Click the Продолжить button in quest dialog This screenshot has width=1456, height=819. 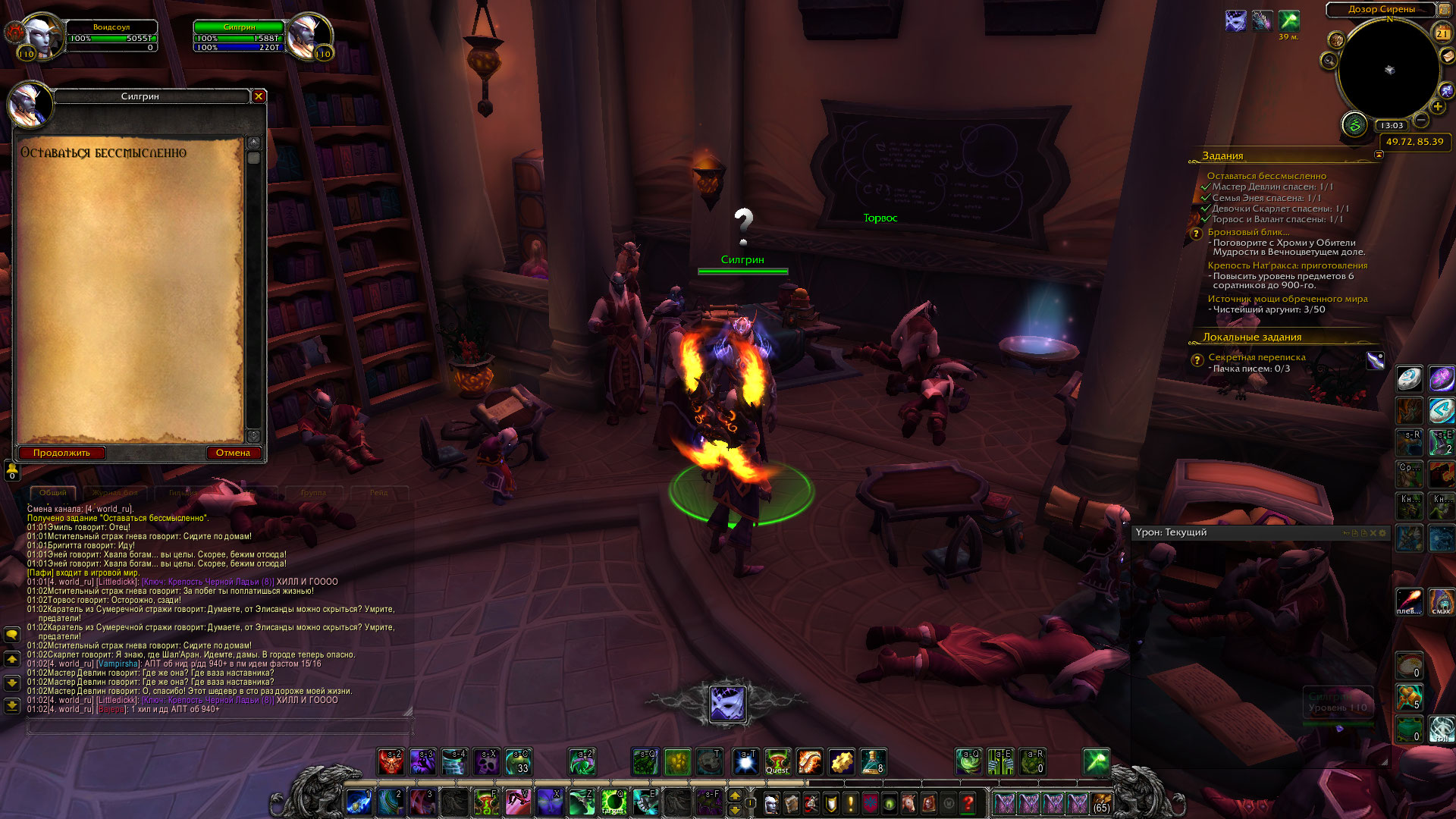click(61, 453)
